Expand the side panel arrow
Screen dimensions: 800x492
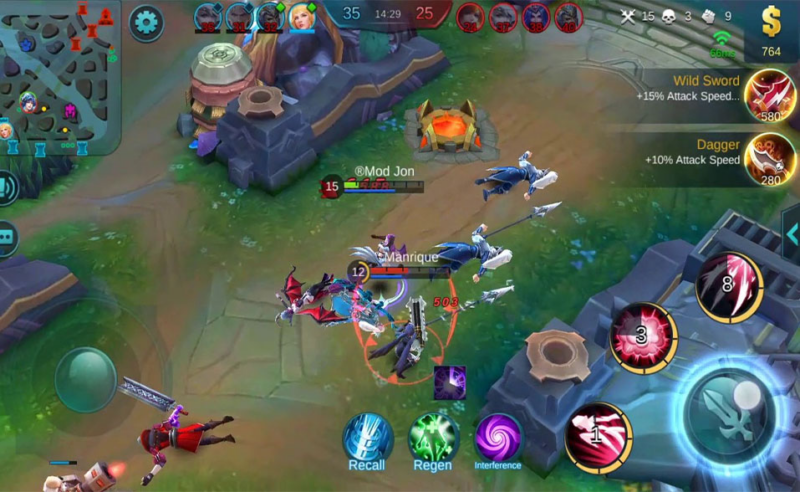(791, 234)
